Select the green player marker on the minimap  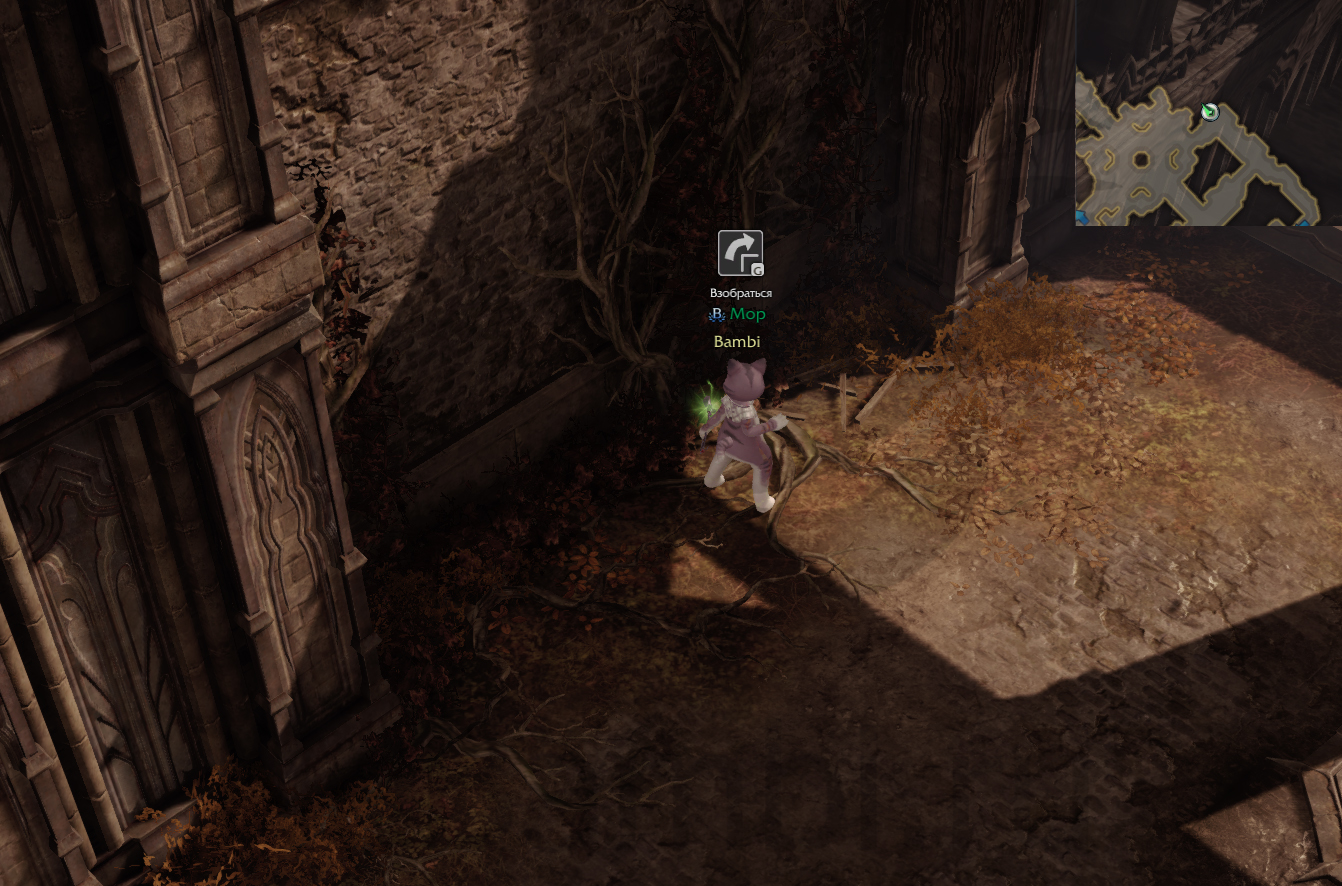point(1210,112)
